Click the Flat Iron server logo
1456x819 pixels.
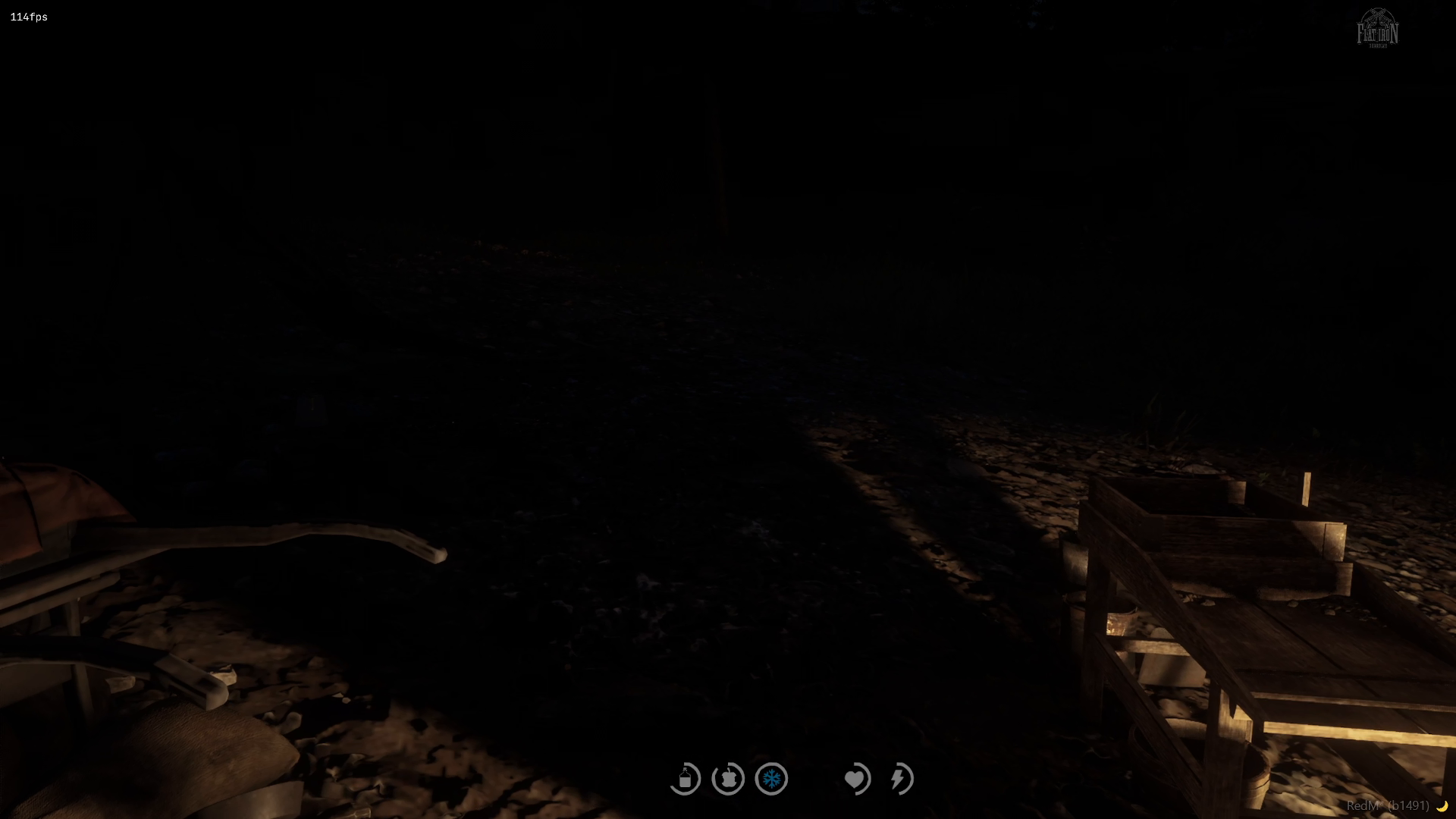point(1377,29)
